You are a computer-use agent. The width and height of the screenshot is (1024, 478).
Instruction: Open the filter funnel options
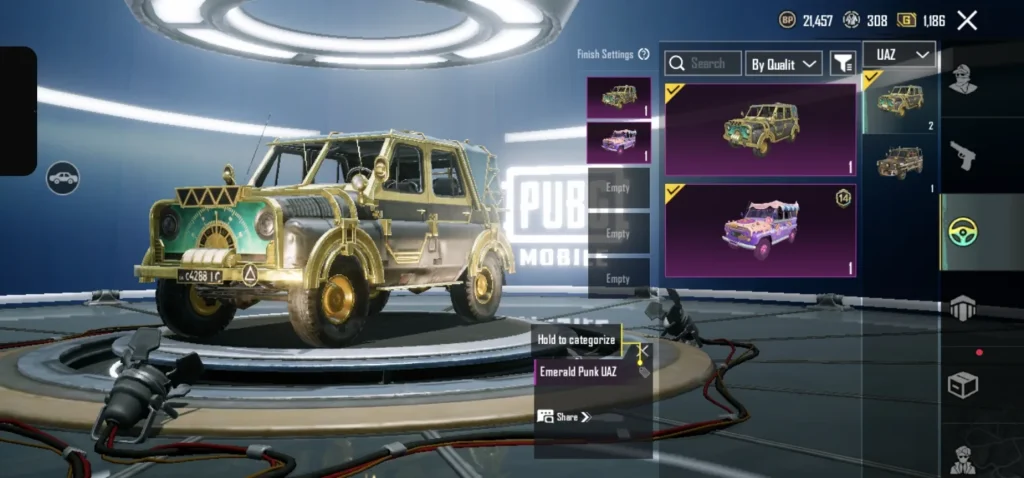[843, 63]
